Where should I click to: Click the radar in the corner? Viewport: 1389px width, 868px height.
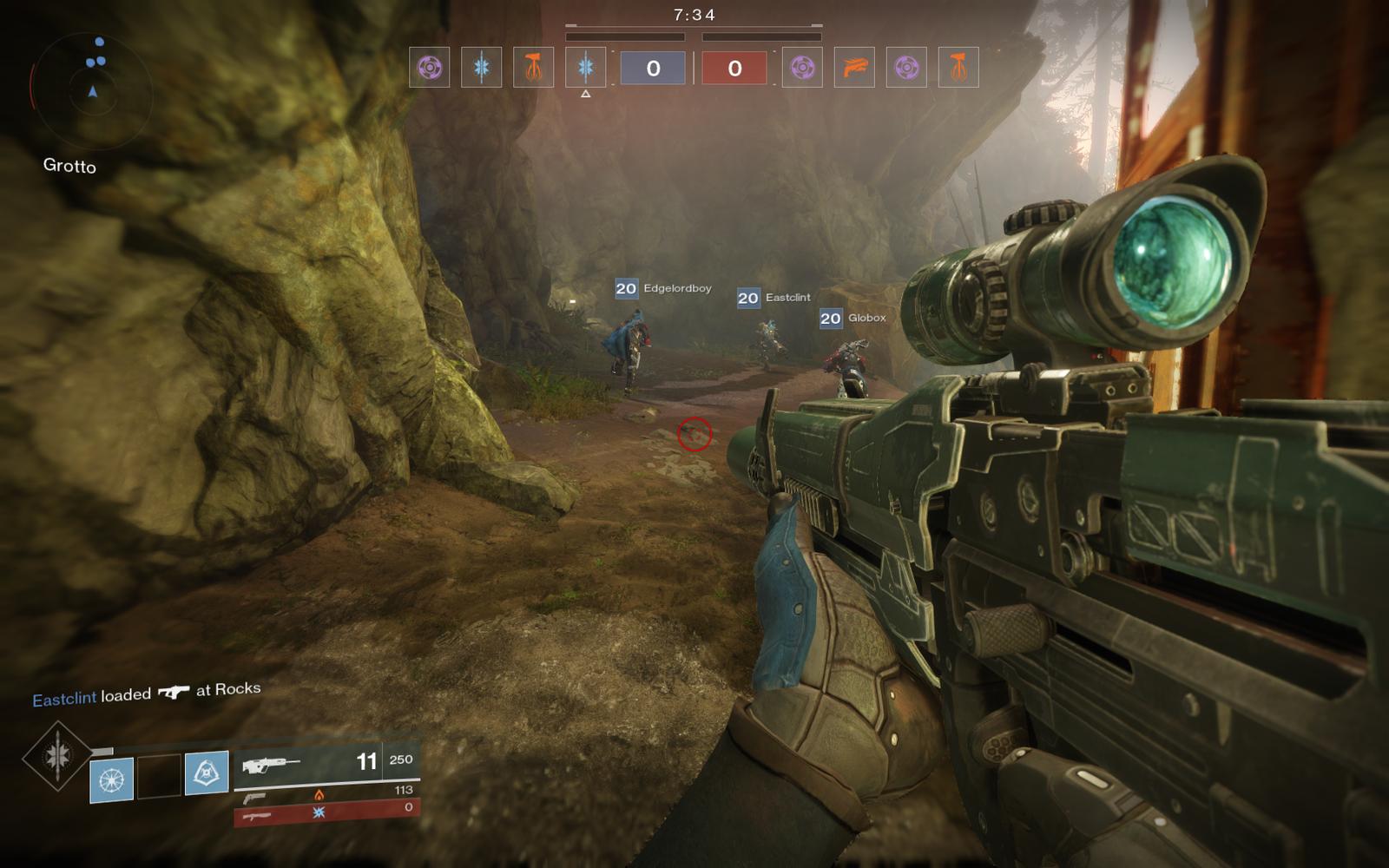pyautogui.click(x=92, y=89)
